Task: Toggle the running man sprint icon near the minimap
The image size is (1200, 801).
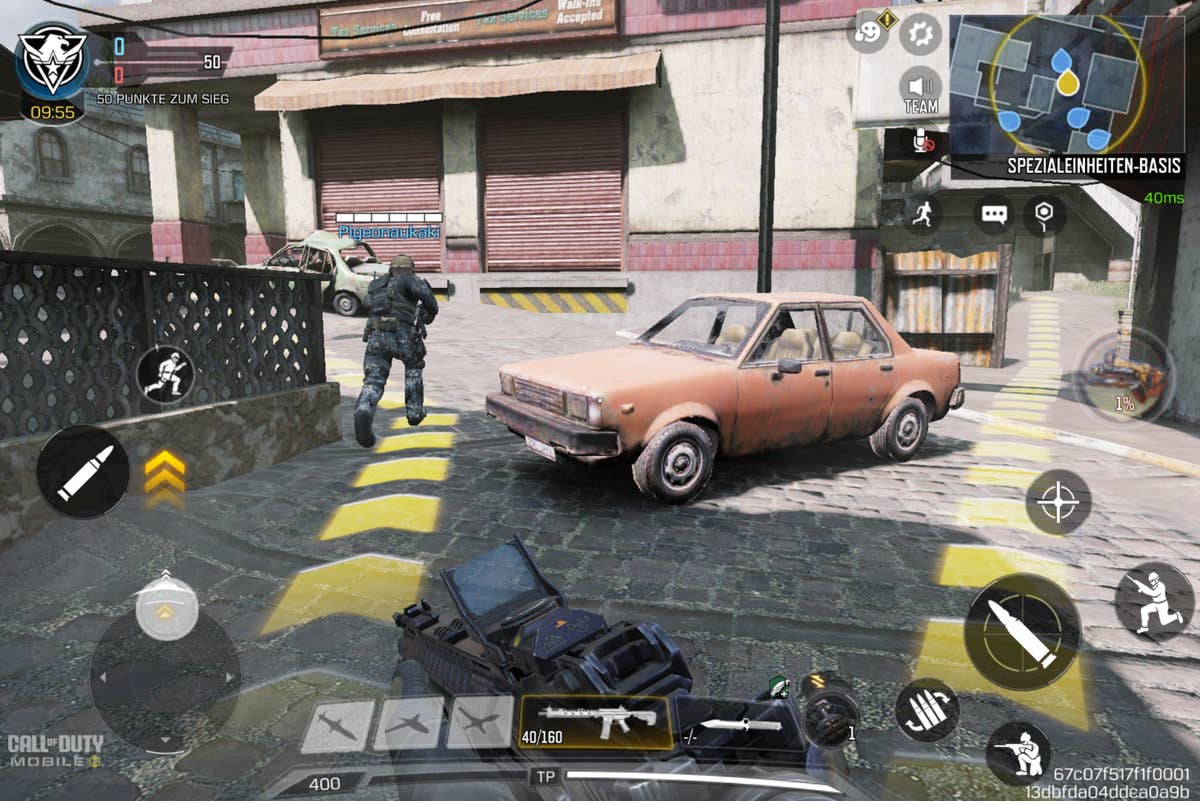Action: [x=922, y=213]
